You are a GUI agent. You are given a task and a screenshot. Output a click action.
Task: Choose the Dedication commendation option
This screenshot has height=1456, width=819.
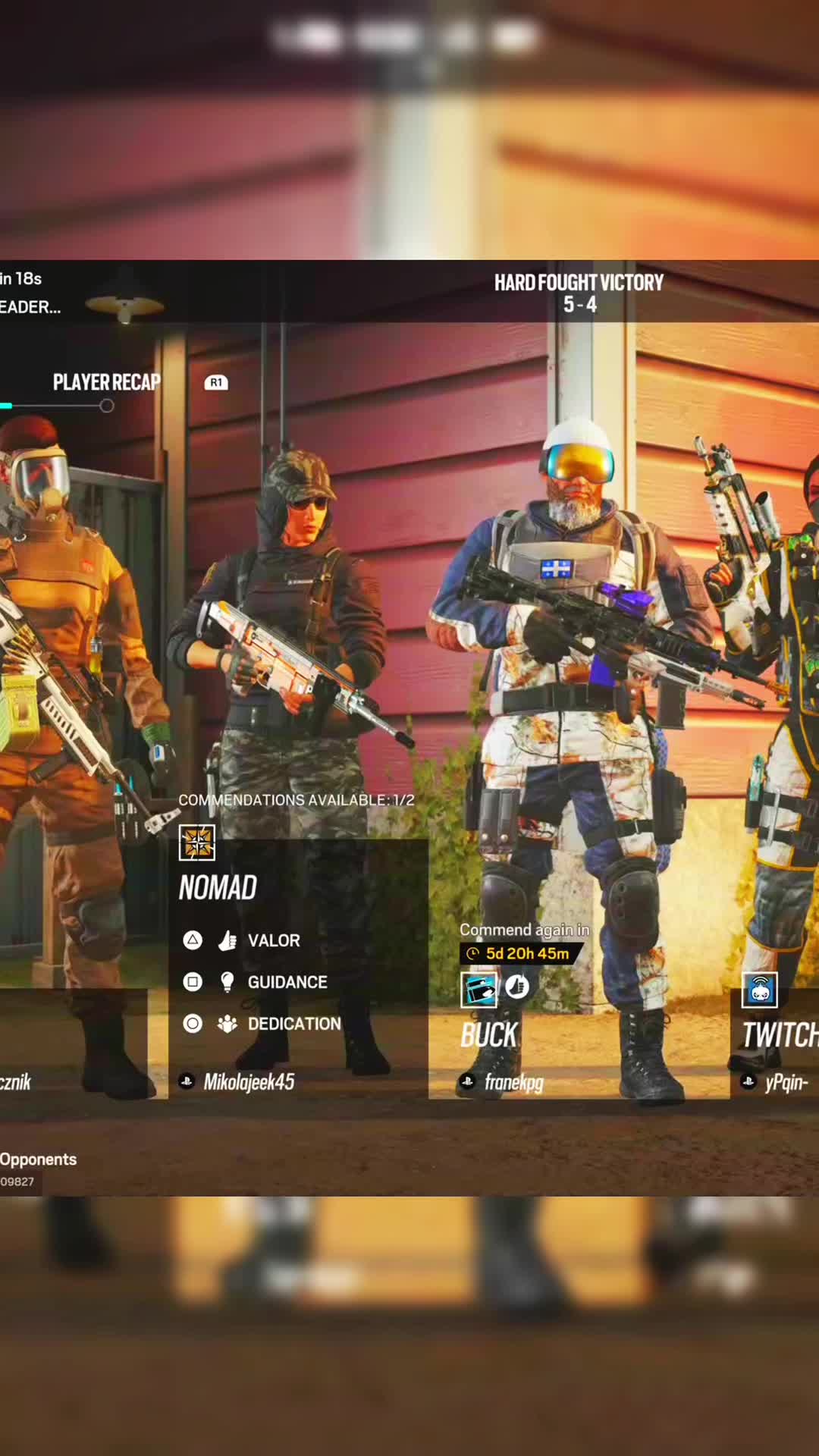293,1024
